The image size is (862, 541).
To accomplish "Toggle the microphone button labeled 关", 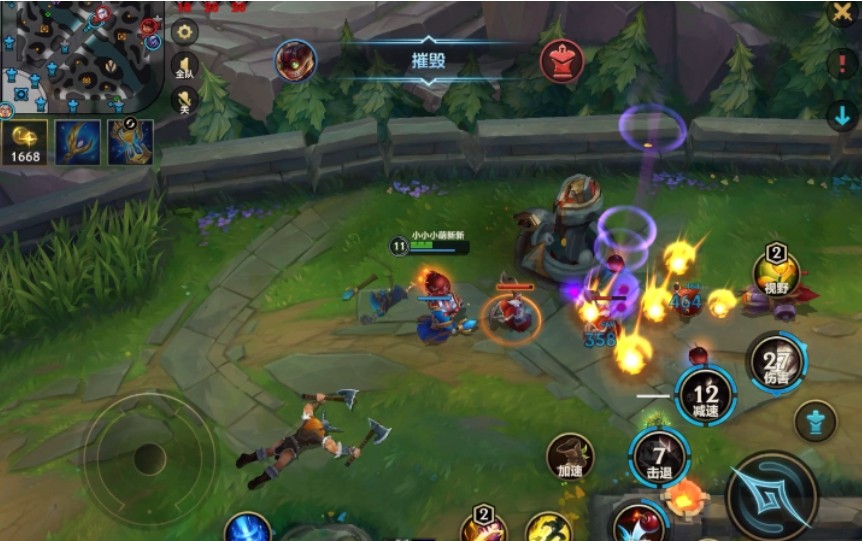I will tap(185, 100).
